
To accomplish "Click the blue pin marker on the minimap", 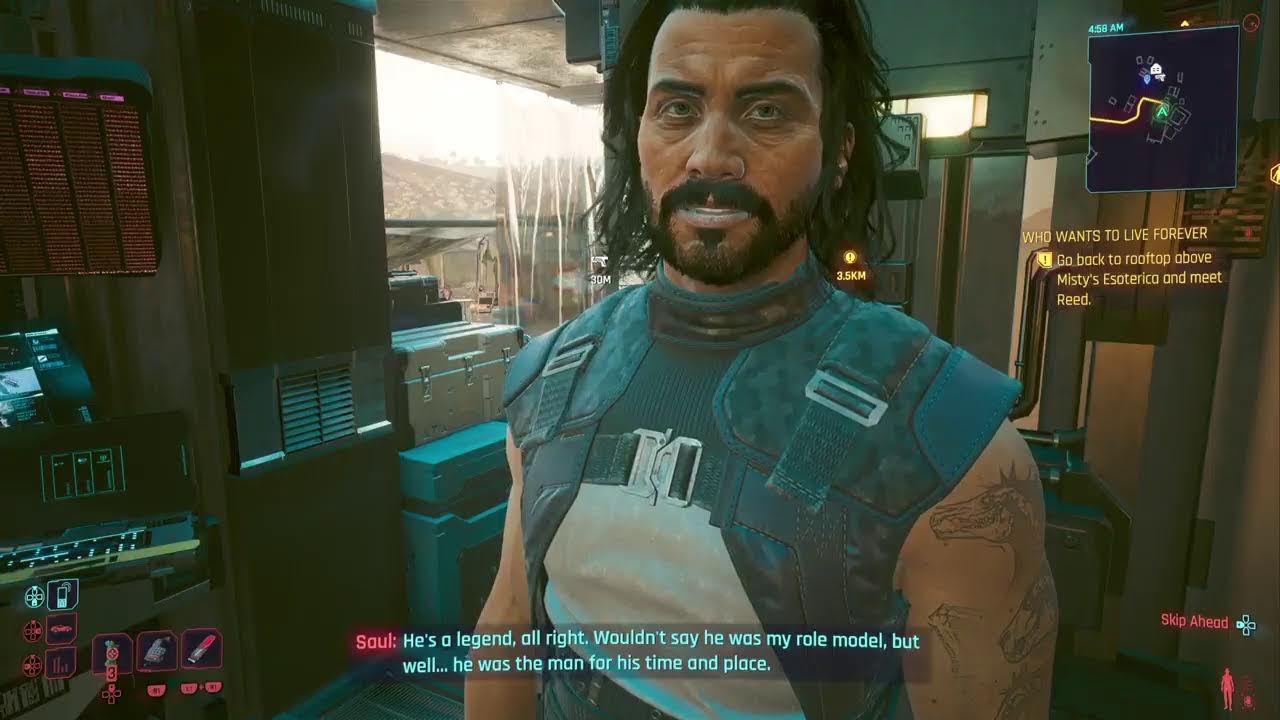I will pyautogui.click(x=1147, y=79).
